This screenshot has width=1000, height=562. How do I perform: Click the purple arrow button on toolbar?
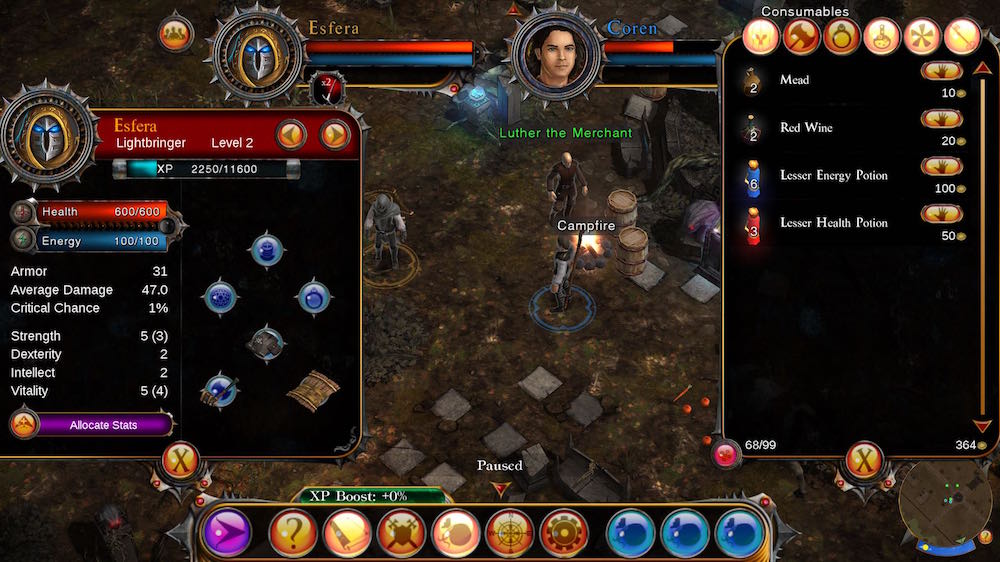tap(226, 533)
